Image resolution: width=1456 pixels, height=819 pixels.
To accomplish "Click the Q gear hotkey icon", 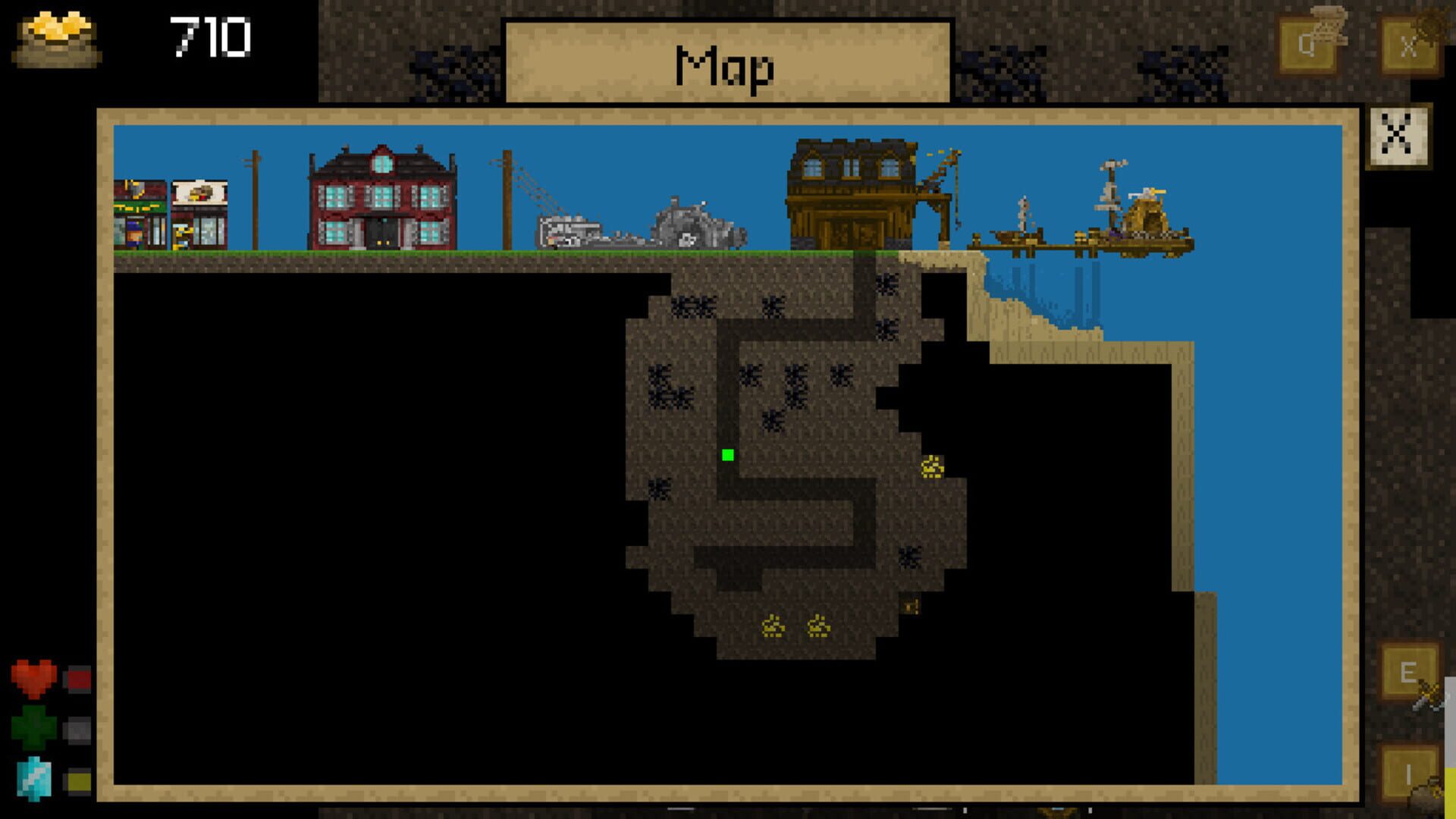I will point(1307,42).
